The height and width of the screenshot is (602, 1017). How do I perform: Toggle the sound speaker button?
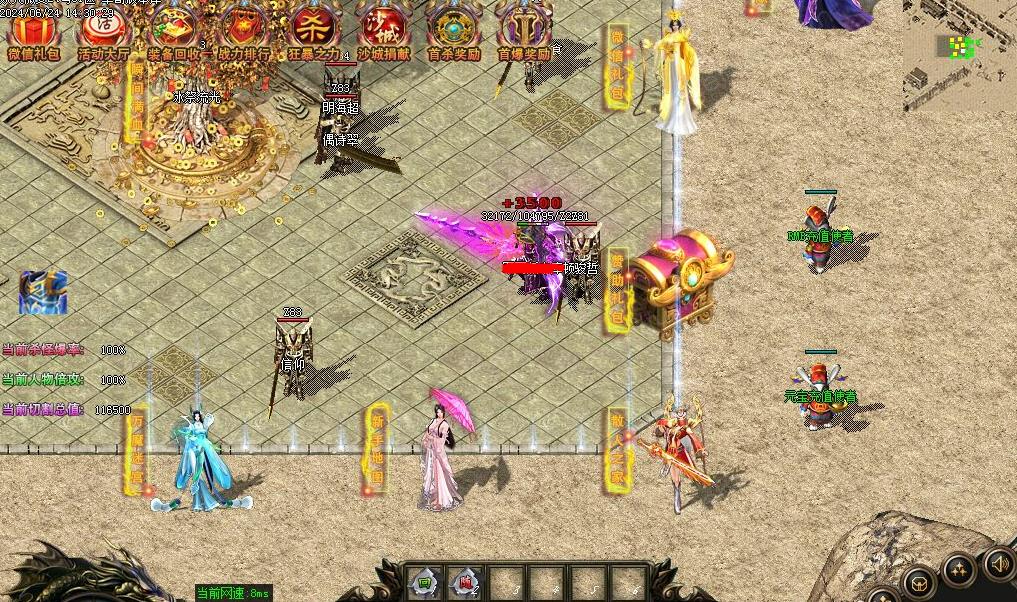(999, 563)
